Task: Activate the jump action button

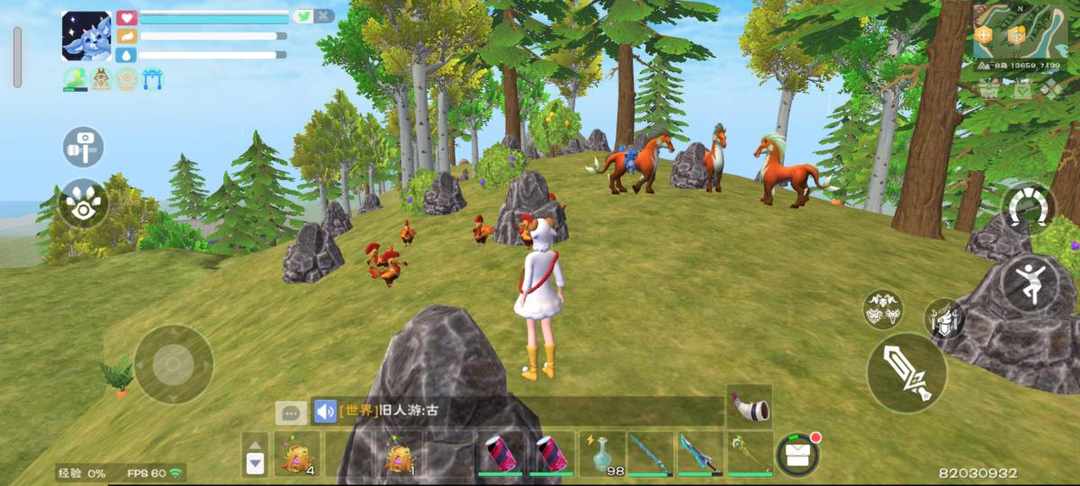Action: 1029,283
